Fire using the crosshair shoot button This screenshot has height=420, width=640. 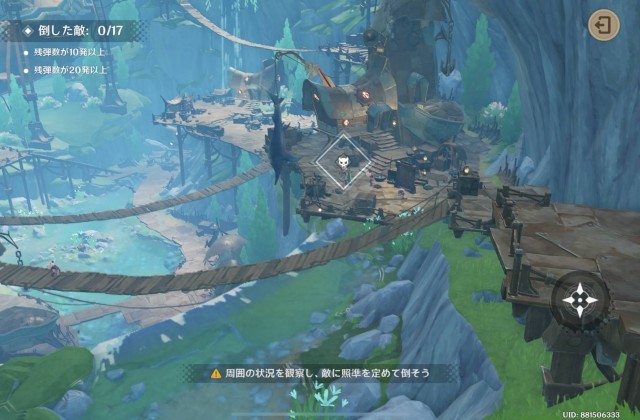tap(579, 299)
